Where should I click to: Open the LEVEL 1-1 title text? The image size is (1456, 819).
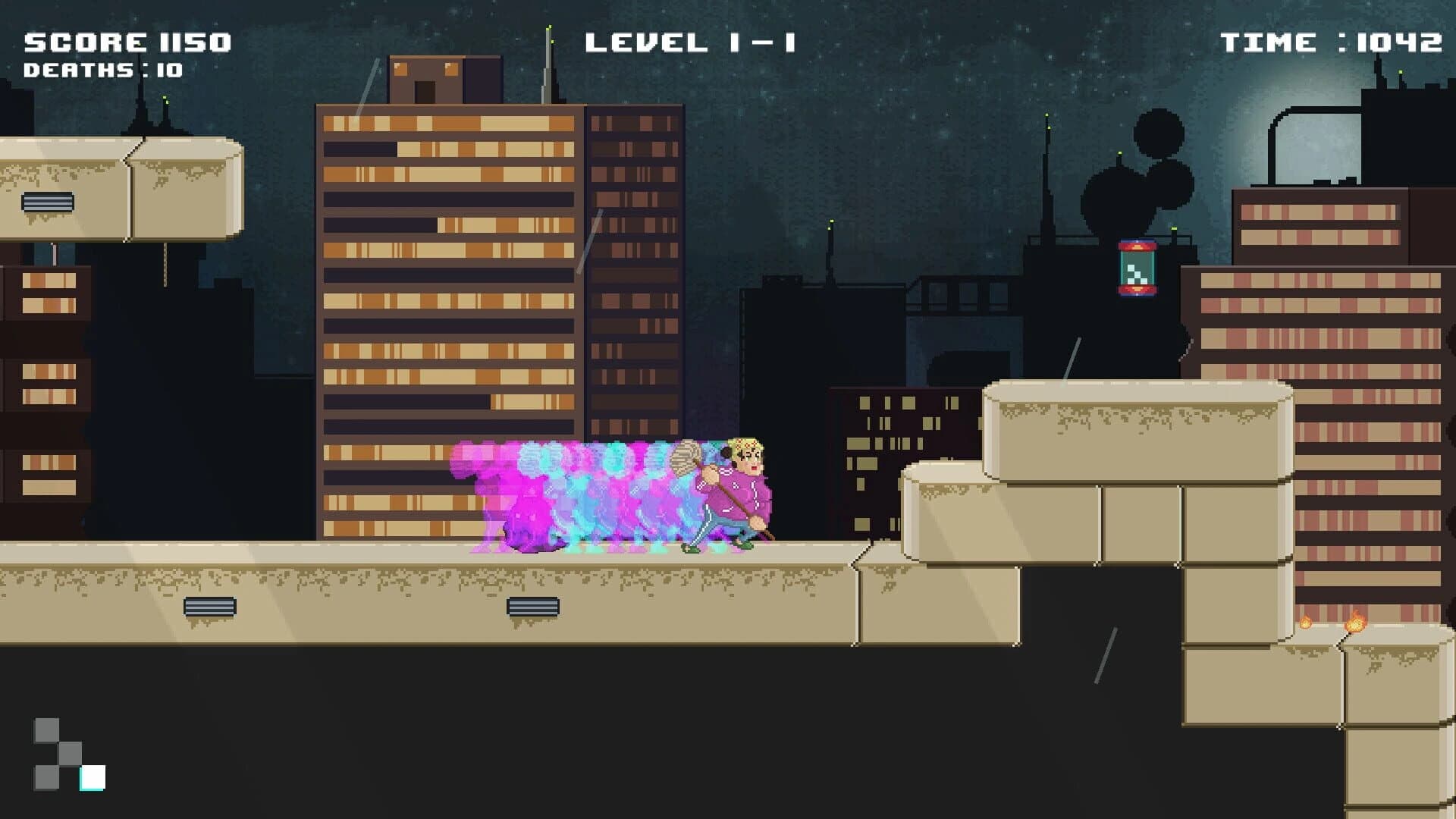tap(692, 42)
